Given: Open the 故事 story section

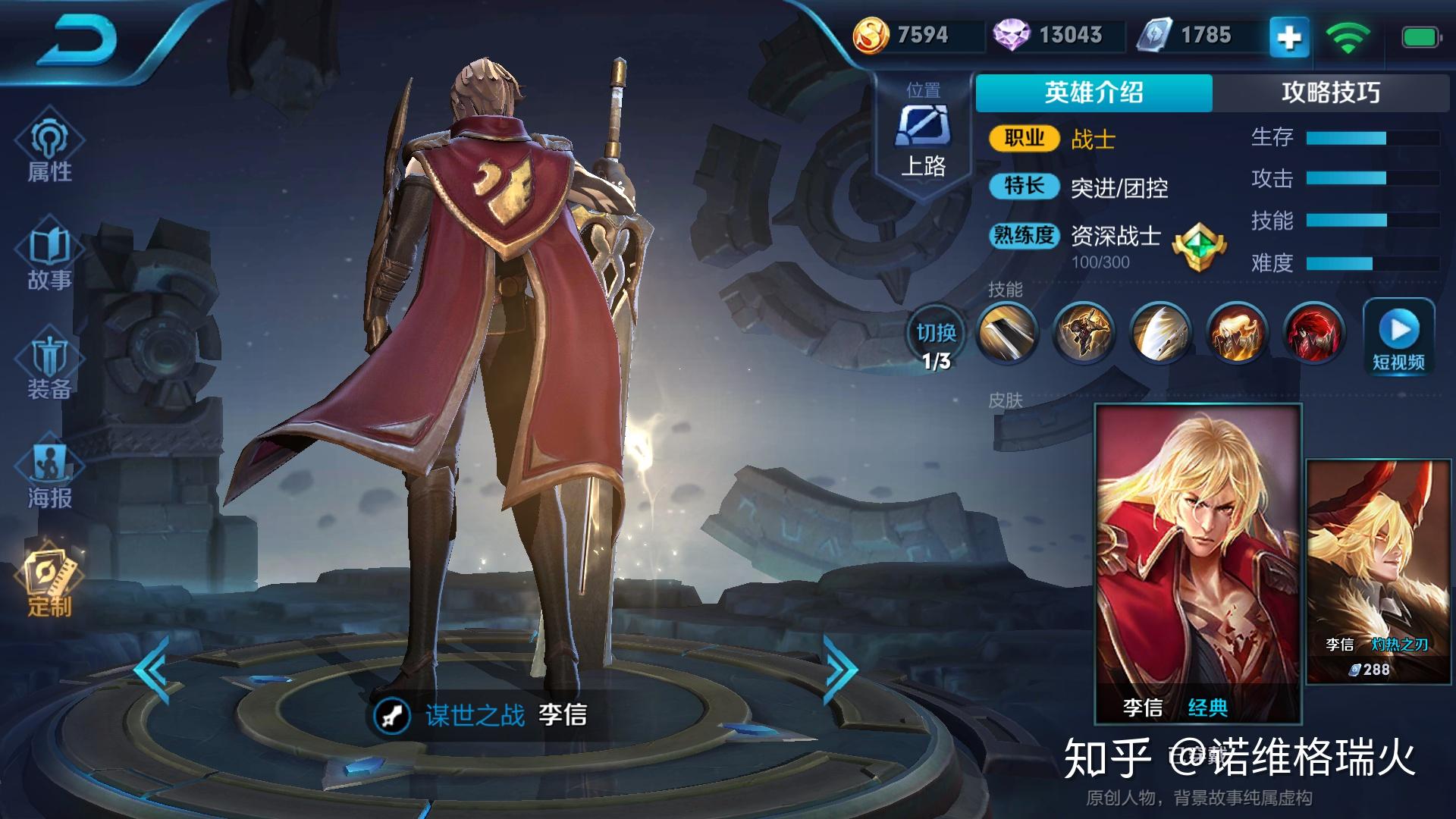Looking at the screenshot, I should tap(49, 256).
